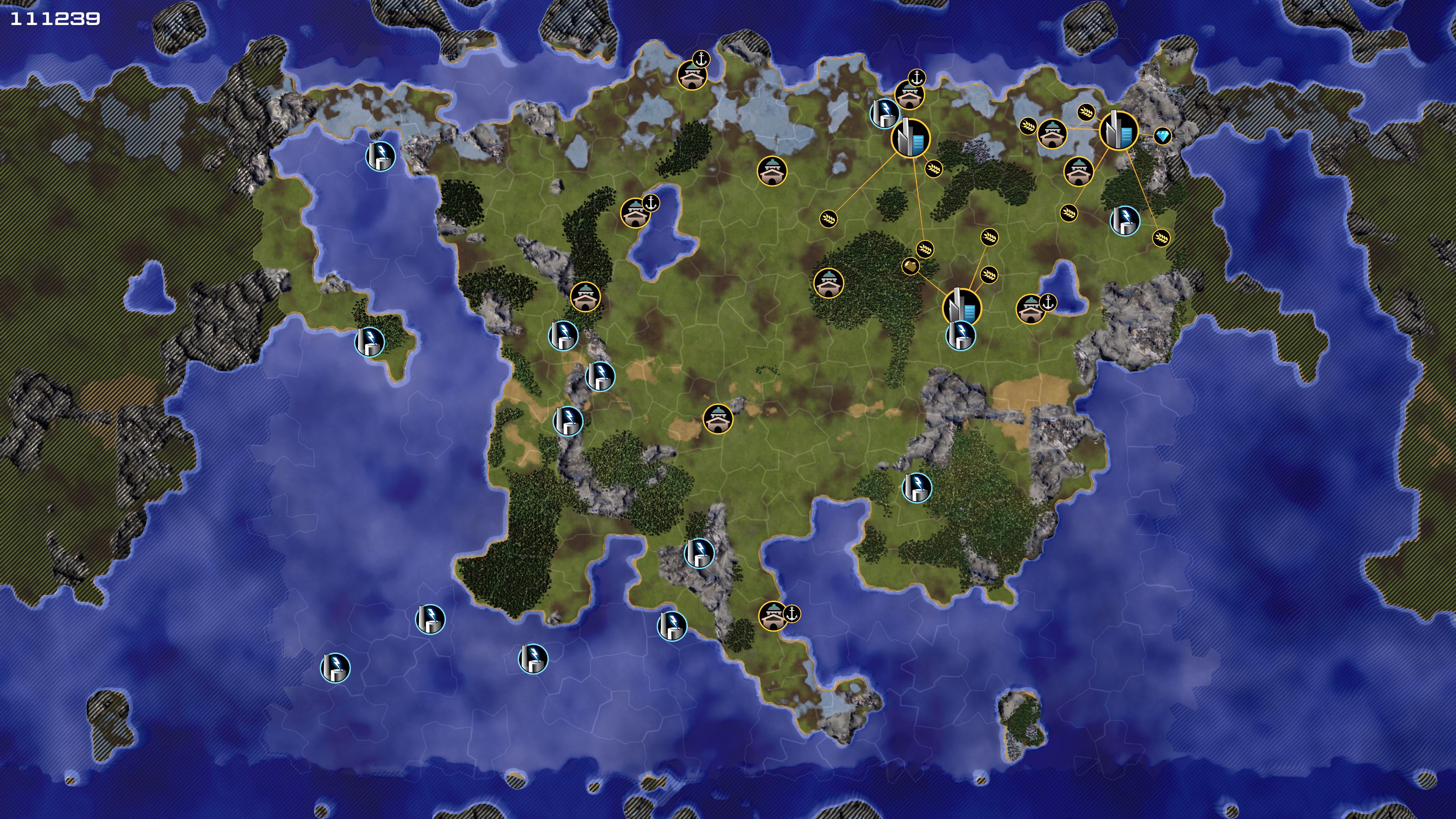Select the blue diamond resource marker
This screenshot has height=819, width=1456.
click(x=1162, y=136)
